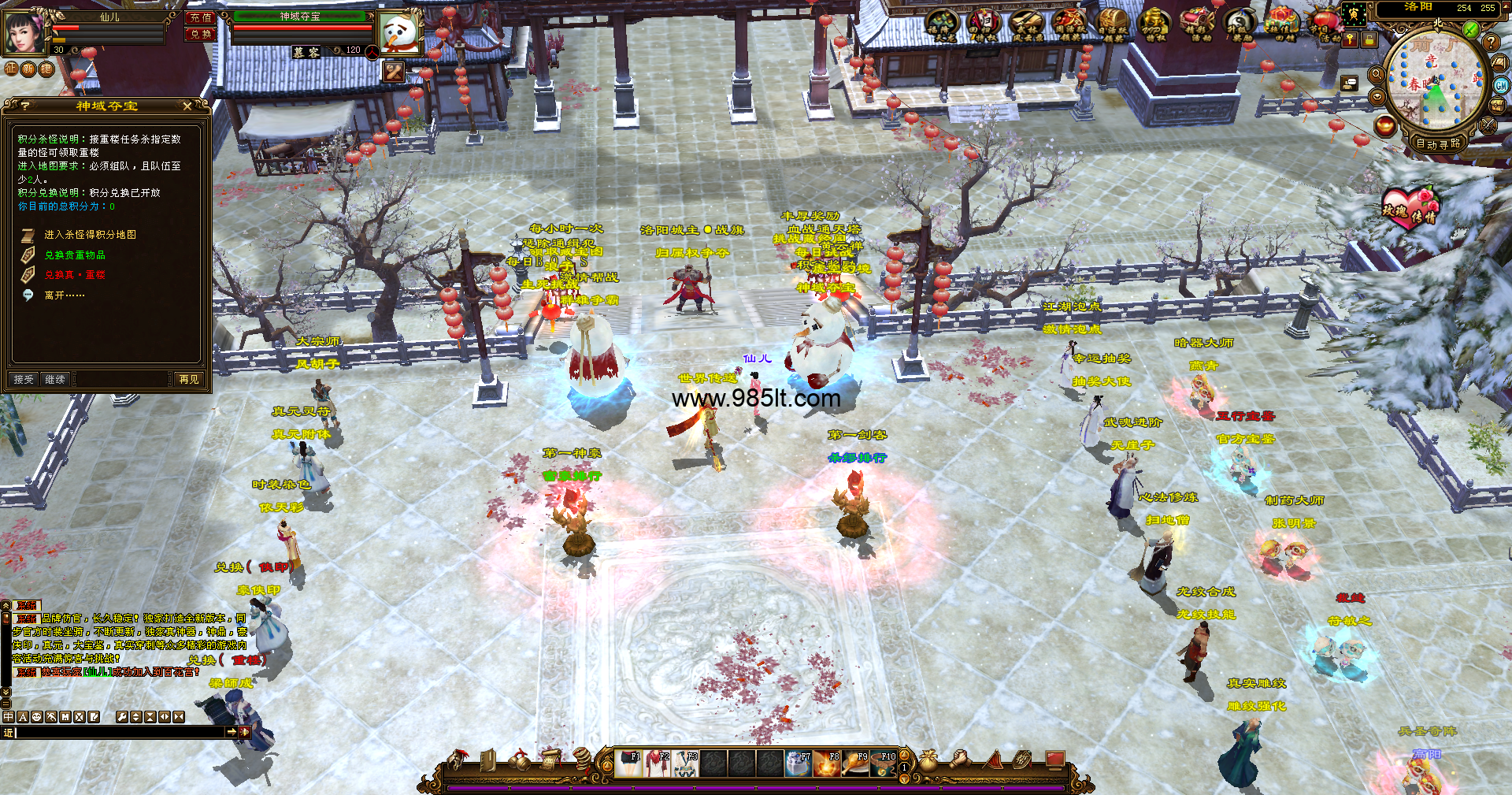The image size is (1512, 795).
Task: Open the 日活跃领奖 treasure chest icon
Action: [1113, 23]
